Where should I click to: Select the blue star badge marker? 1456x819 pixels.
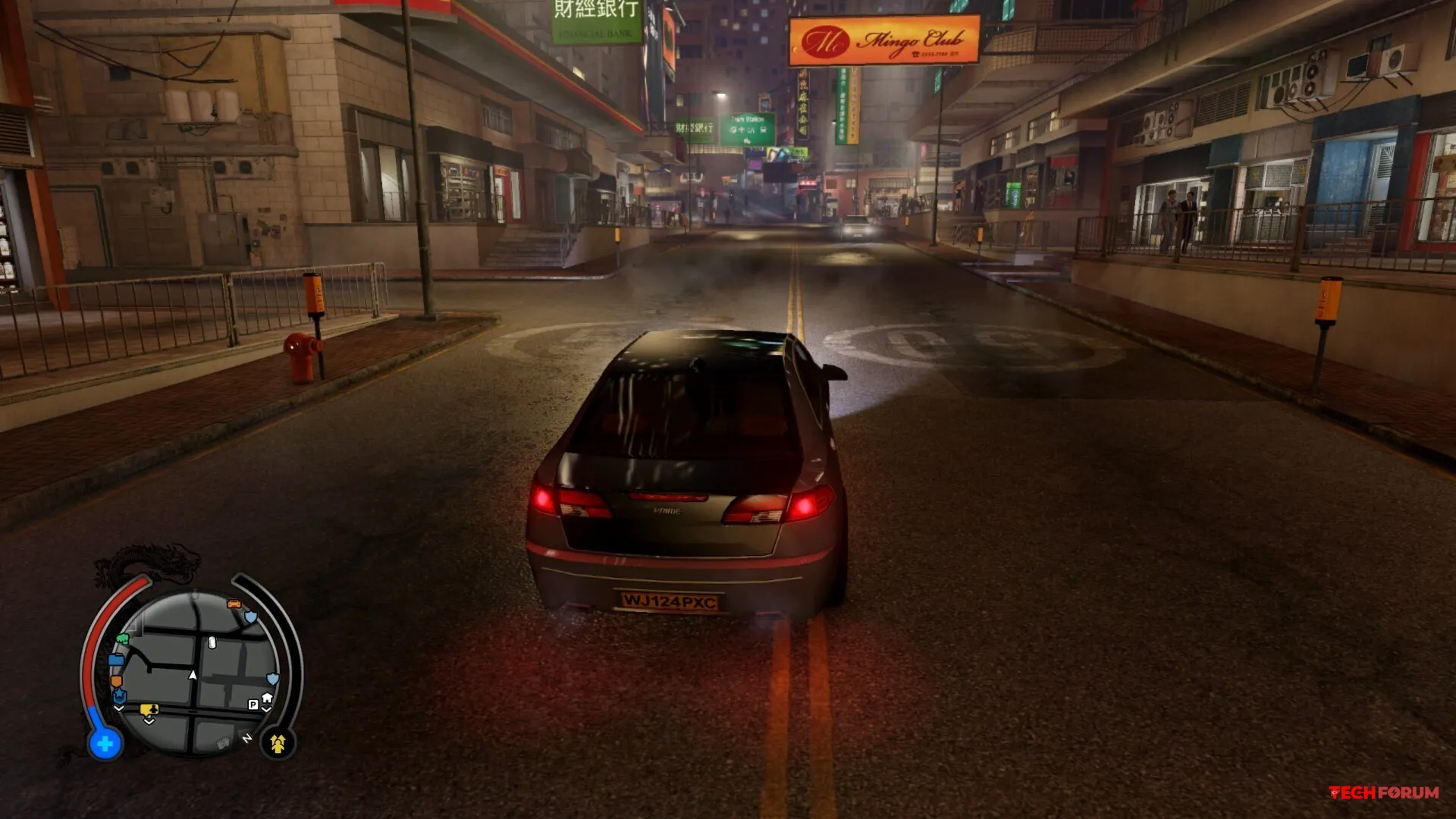pos(119,695)
